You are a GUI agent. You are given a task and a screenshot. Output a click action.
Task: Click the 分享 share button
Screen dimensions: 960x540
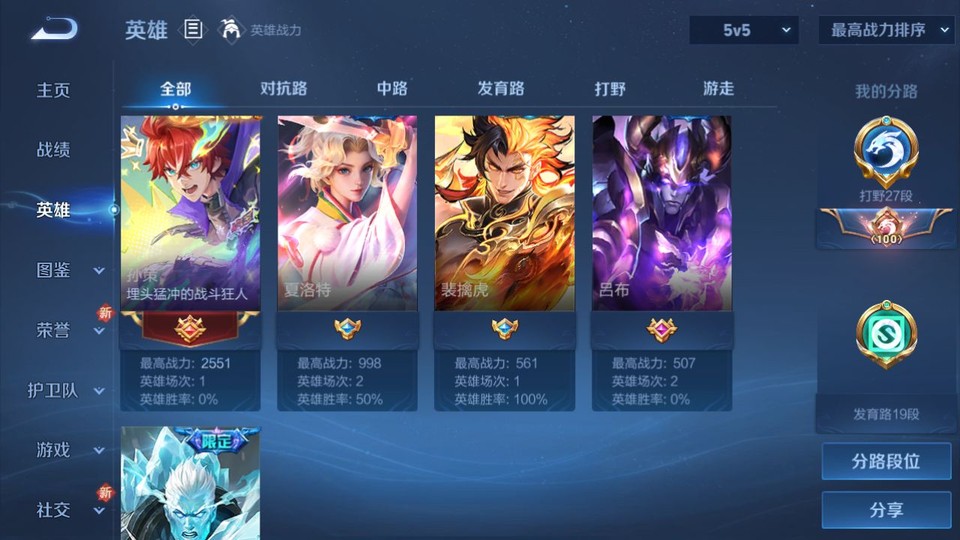[x=886, y=510]
